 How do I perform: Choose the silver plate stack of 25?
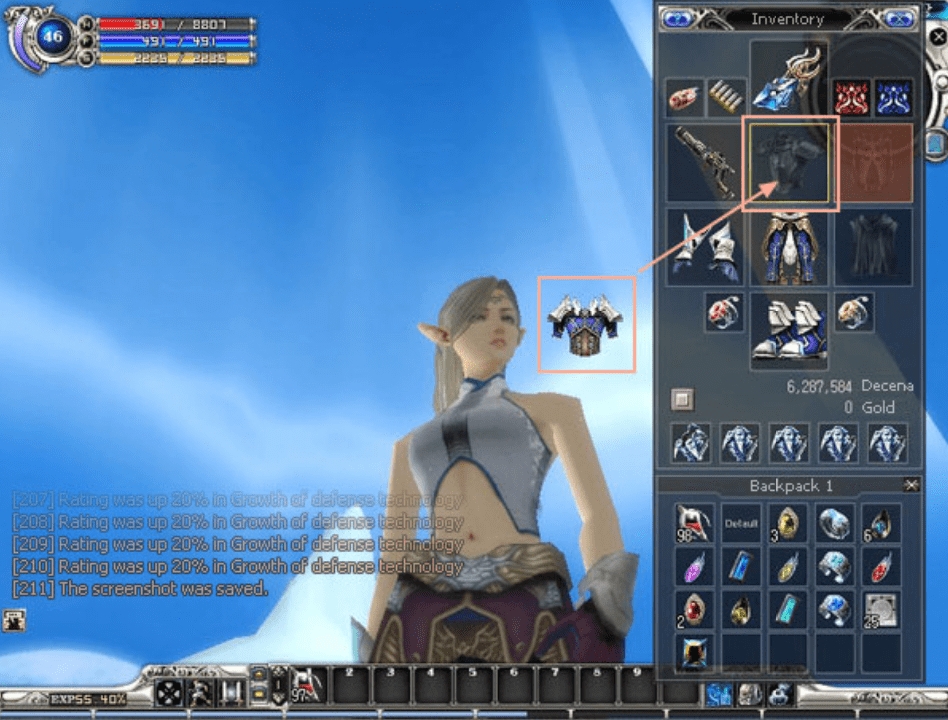(881, 609)
